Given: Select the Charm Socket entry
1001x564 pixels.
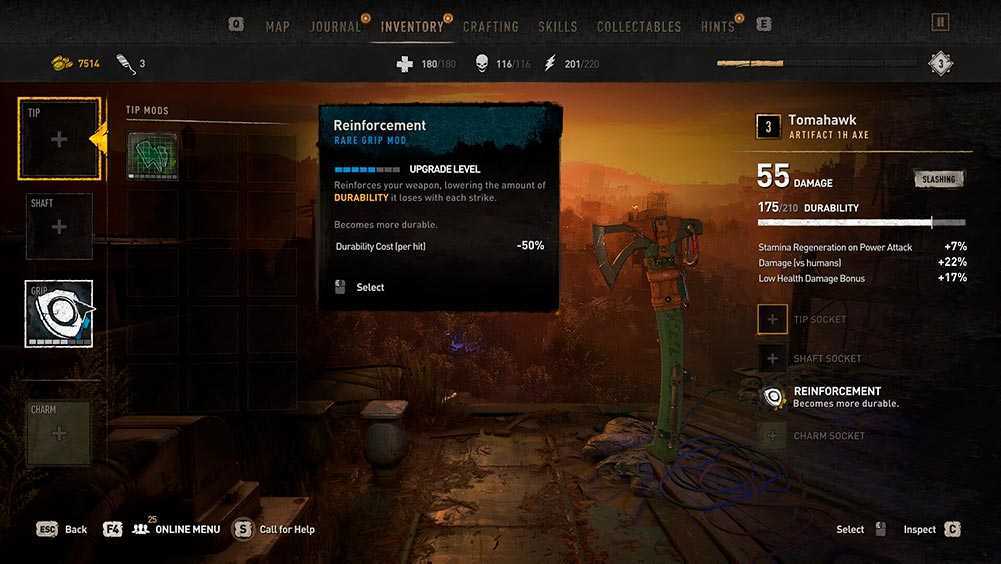Looking at the screenshot, I should point(829,436).
